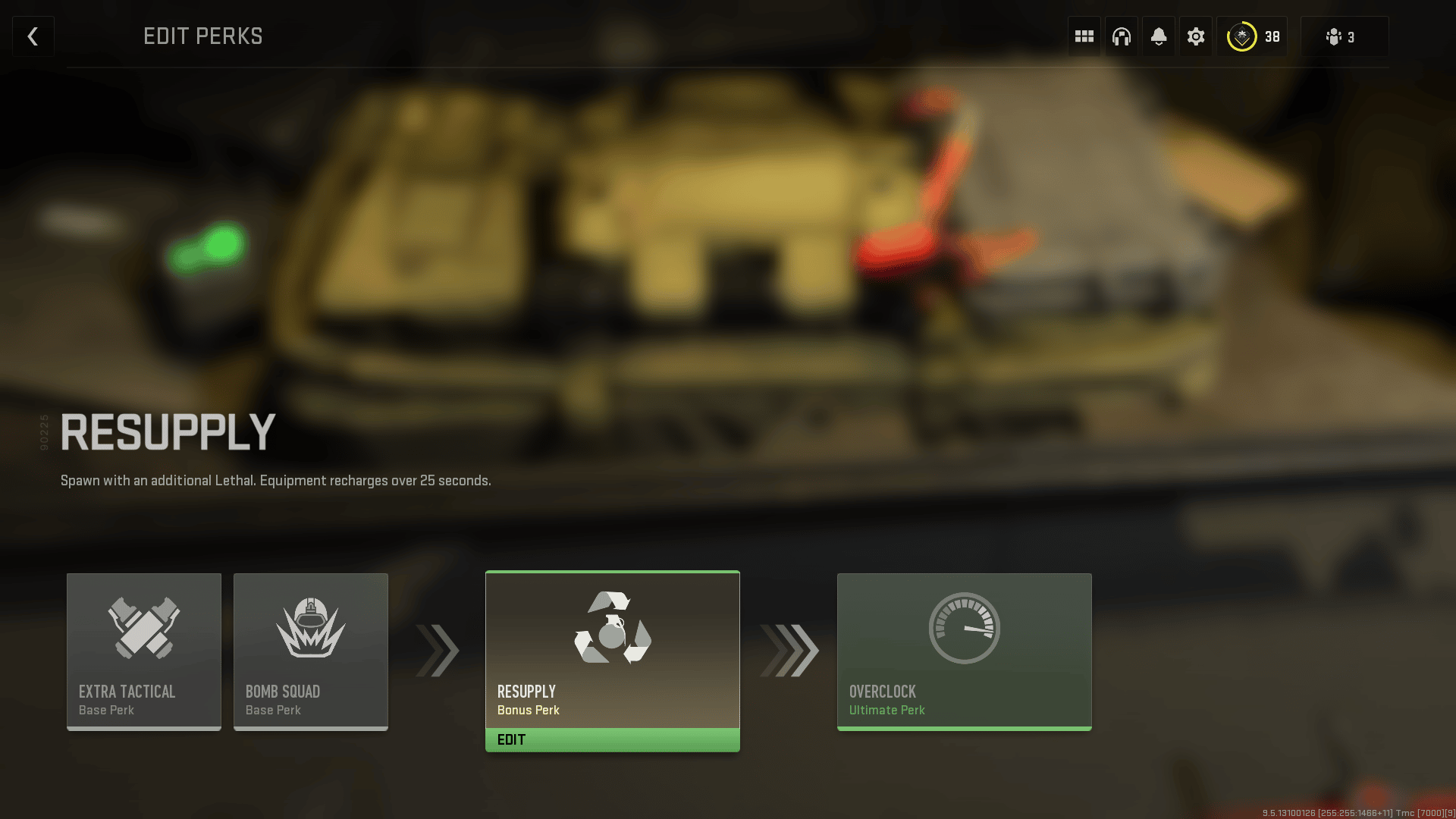1456x819 pixels.
Task: Click the back arrow to leave Edit Perks
Action: coord(33,36)
